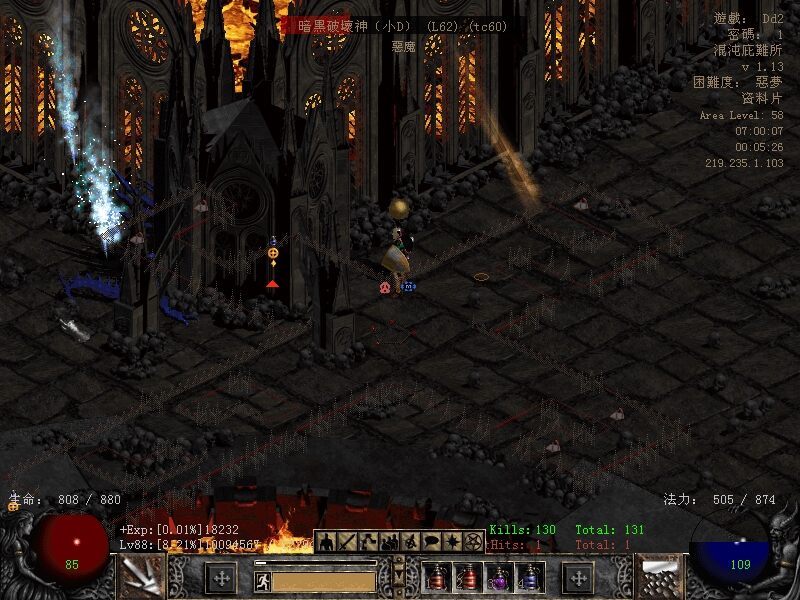Open the inventory via sword icon

point(347,541)
